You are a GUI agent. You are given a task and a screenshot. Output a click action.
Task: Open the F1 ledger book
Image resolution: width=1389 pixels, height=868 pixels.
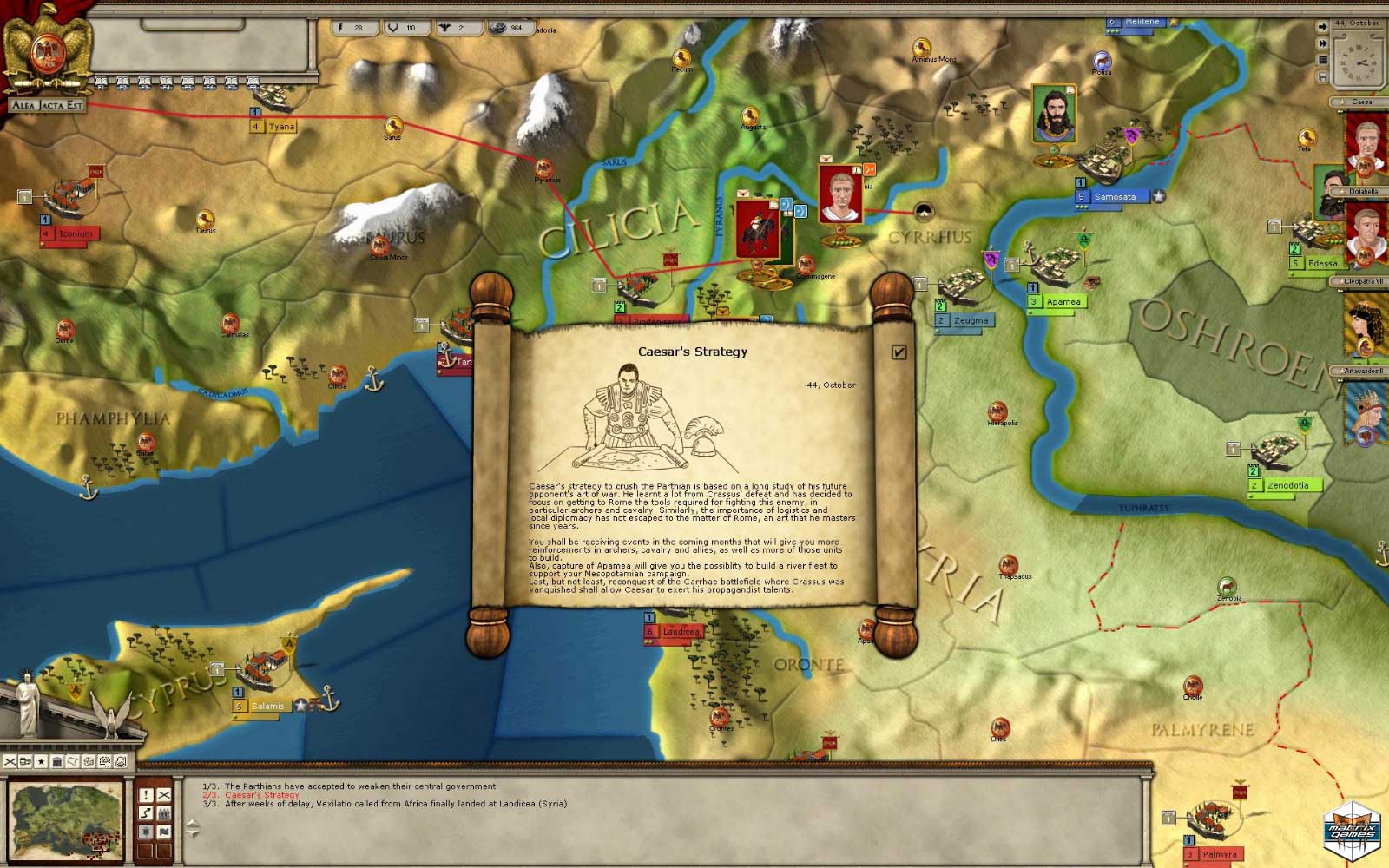tap(101, 83)
